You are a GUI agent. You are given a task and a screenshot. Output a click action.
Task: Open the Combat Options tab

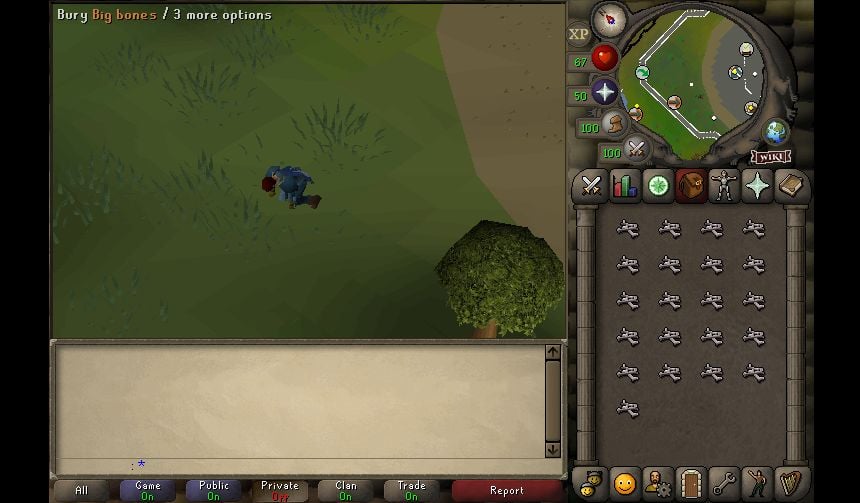[x=591, y=186]
